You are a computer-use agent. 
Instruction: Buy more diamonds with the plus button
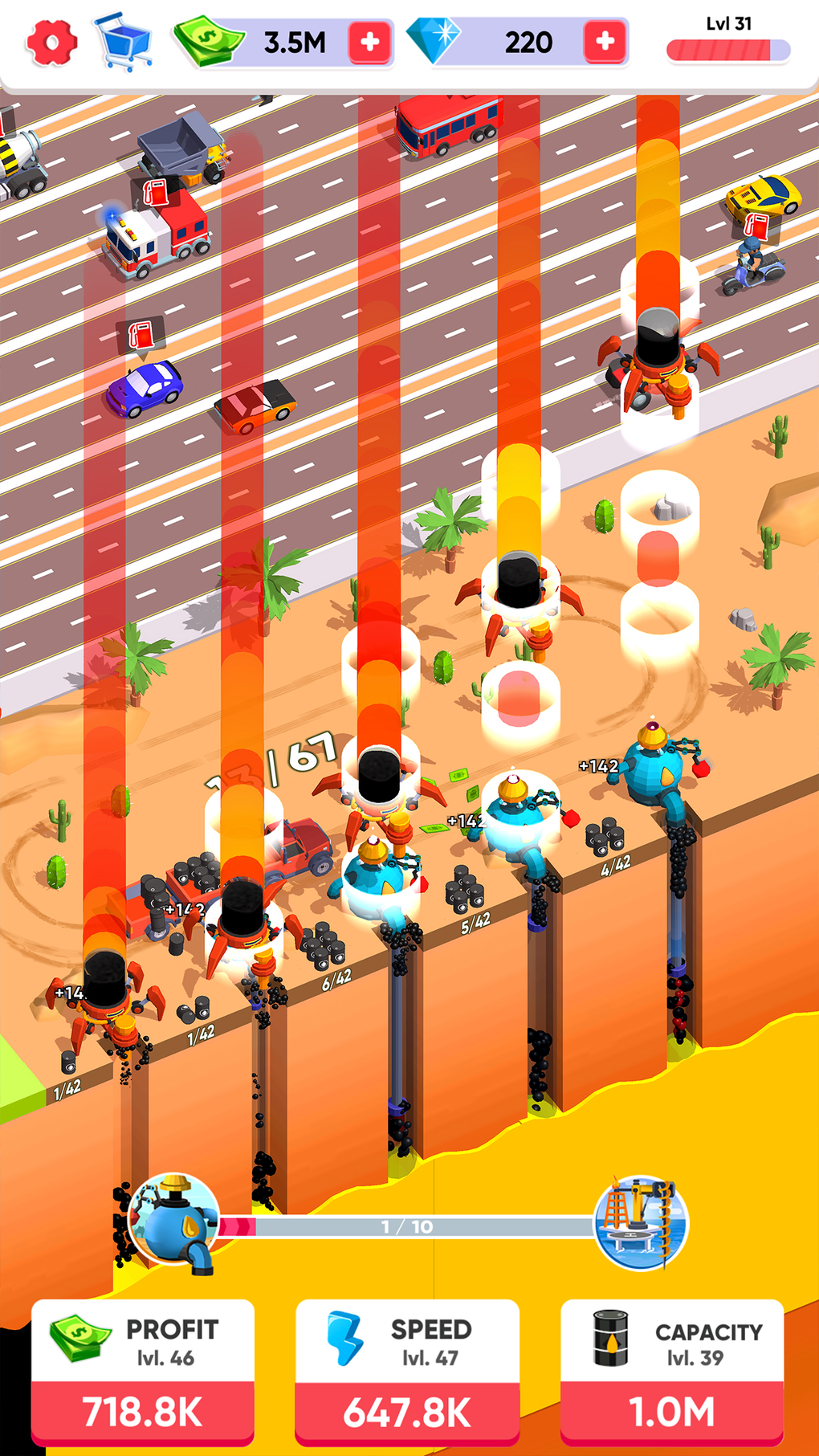coord(605,41)
